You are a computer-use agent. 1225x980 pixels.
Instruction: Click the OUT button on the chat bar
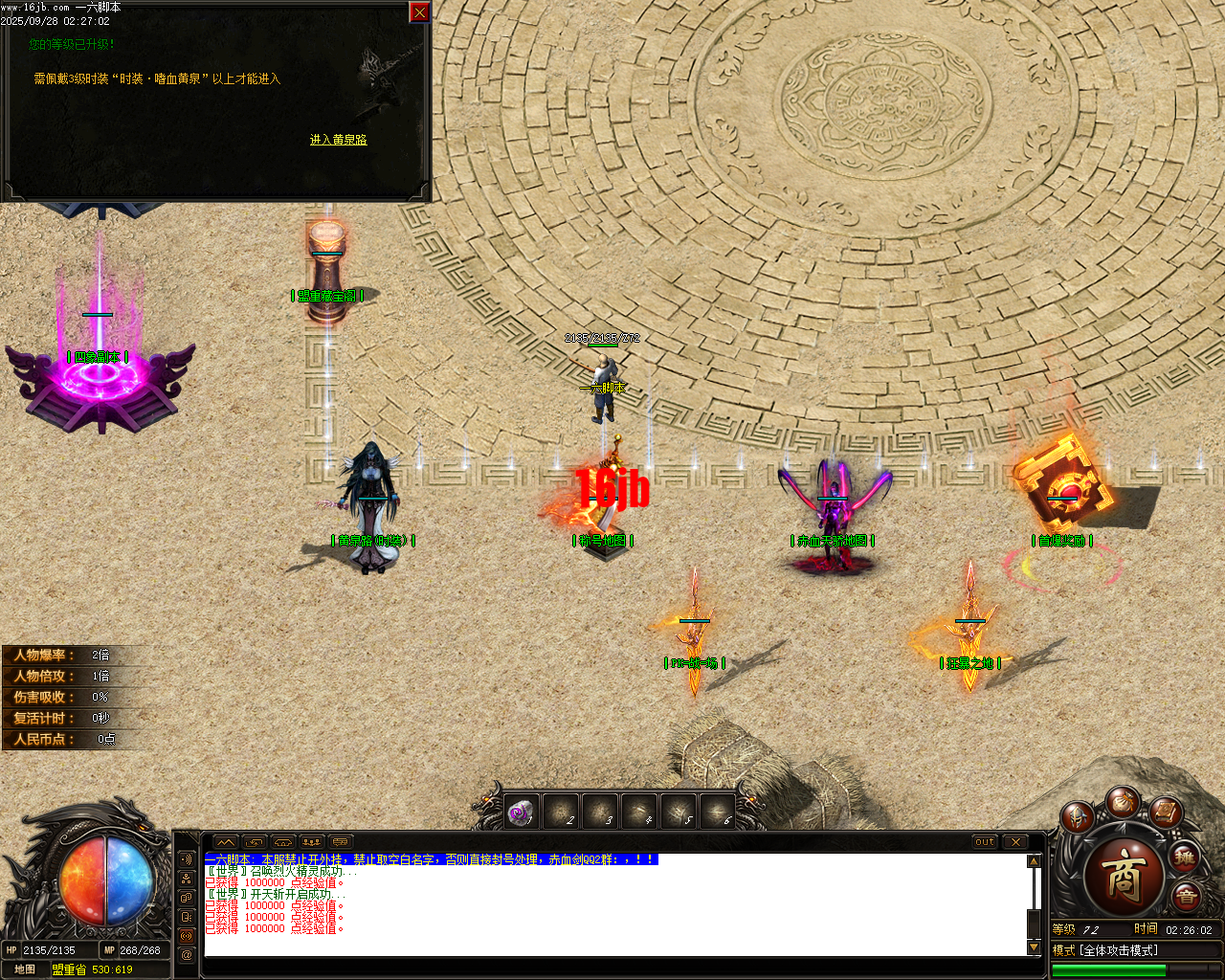point(984,842)
